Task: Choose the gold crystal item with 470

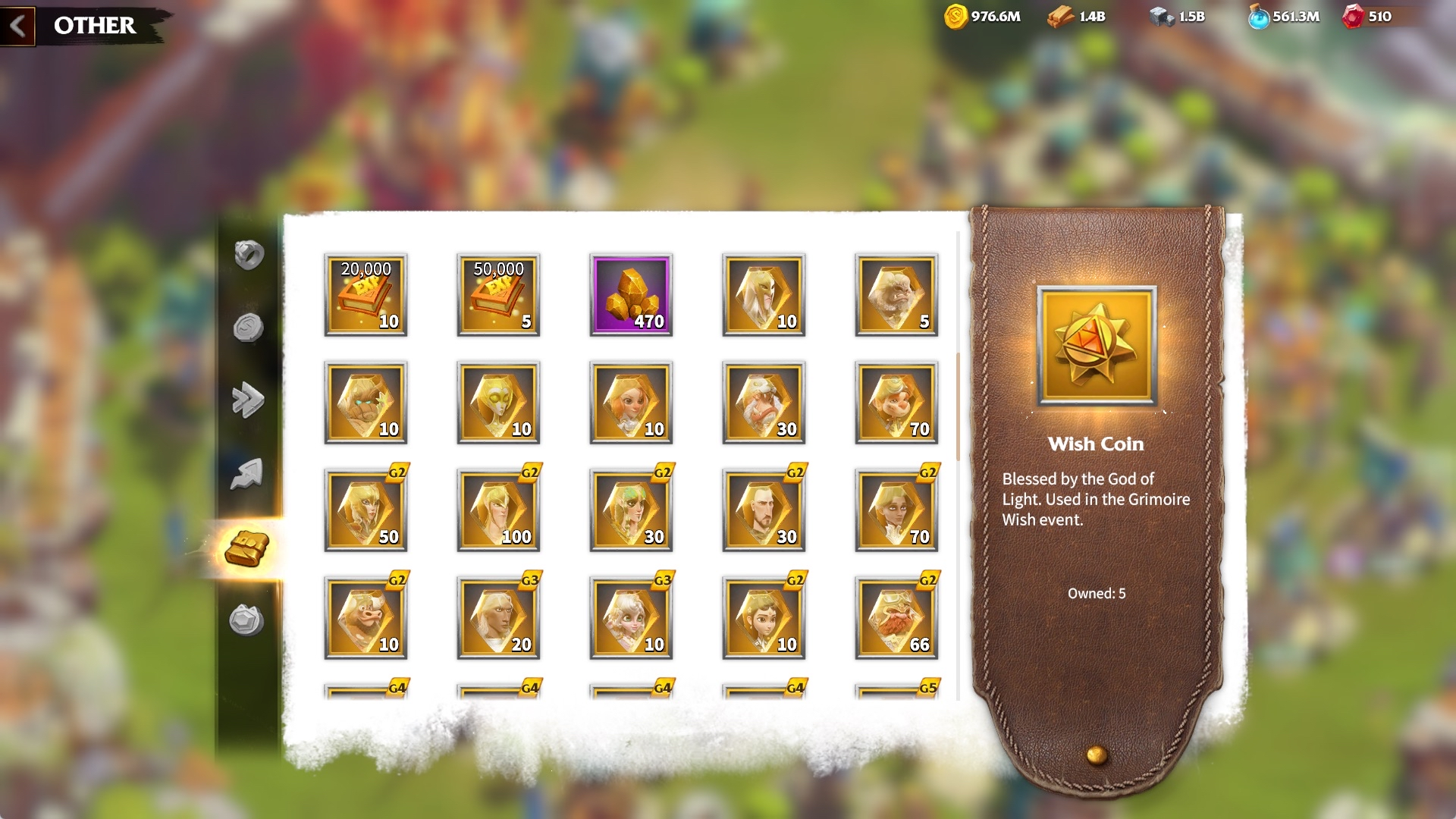Action: point(631,295)
